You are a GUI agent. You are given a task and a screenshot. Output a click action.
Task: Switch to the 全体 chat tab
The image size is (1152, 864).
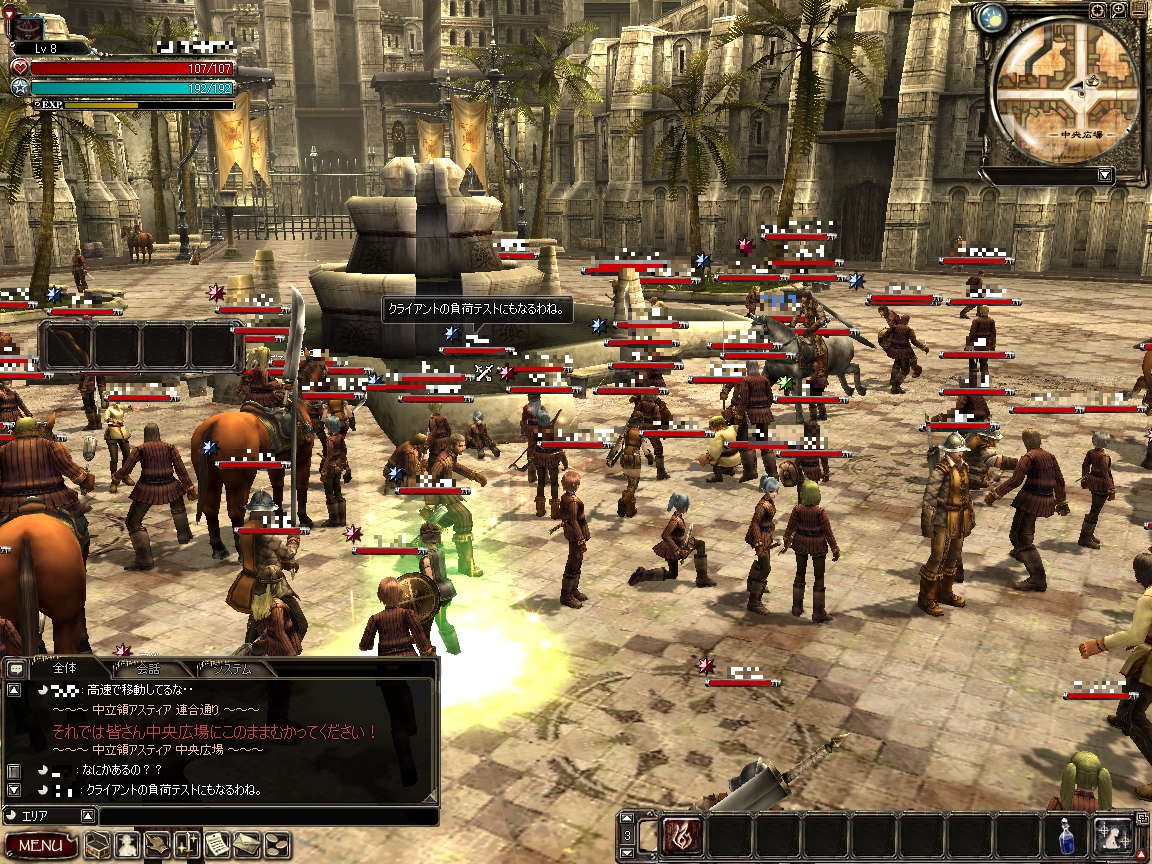point(64,668)
